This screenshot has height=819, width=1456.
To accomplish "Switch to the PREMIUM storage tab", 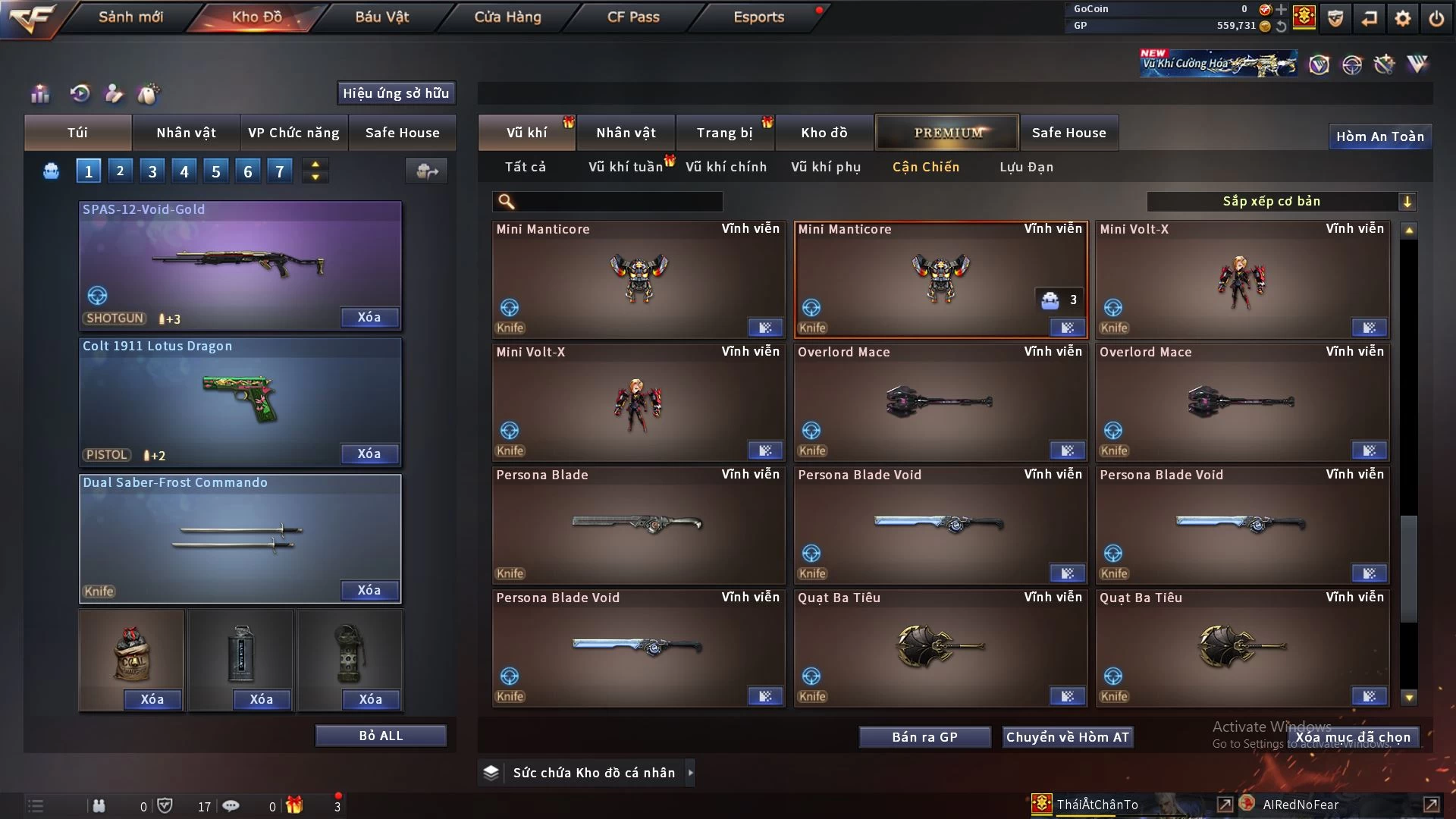I will click(948, 133).
